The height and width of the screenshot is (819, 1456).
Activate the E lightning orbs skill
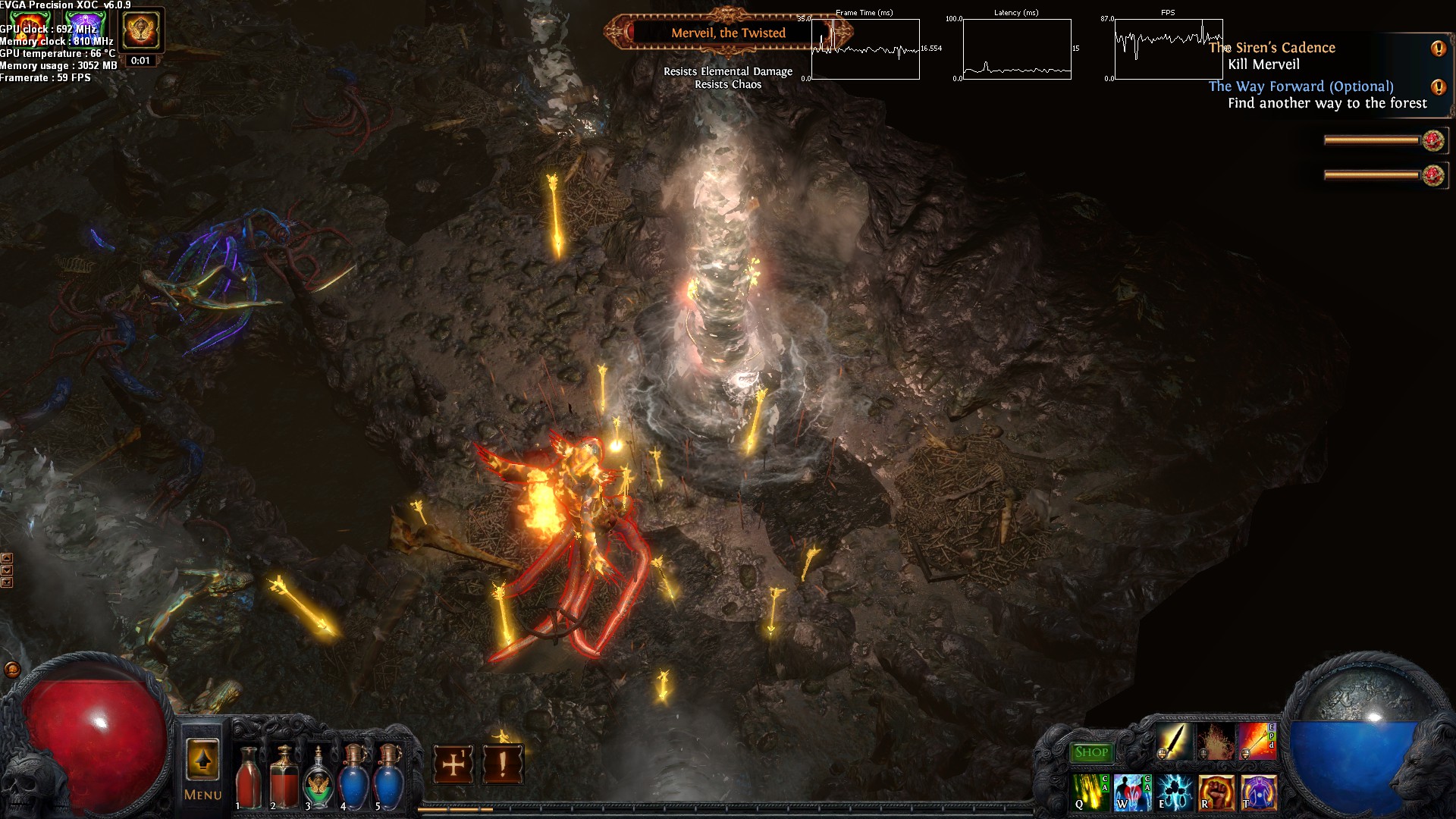pos(1174,792)
